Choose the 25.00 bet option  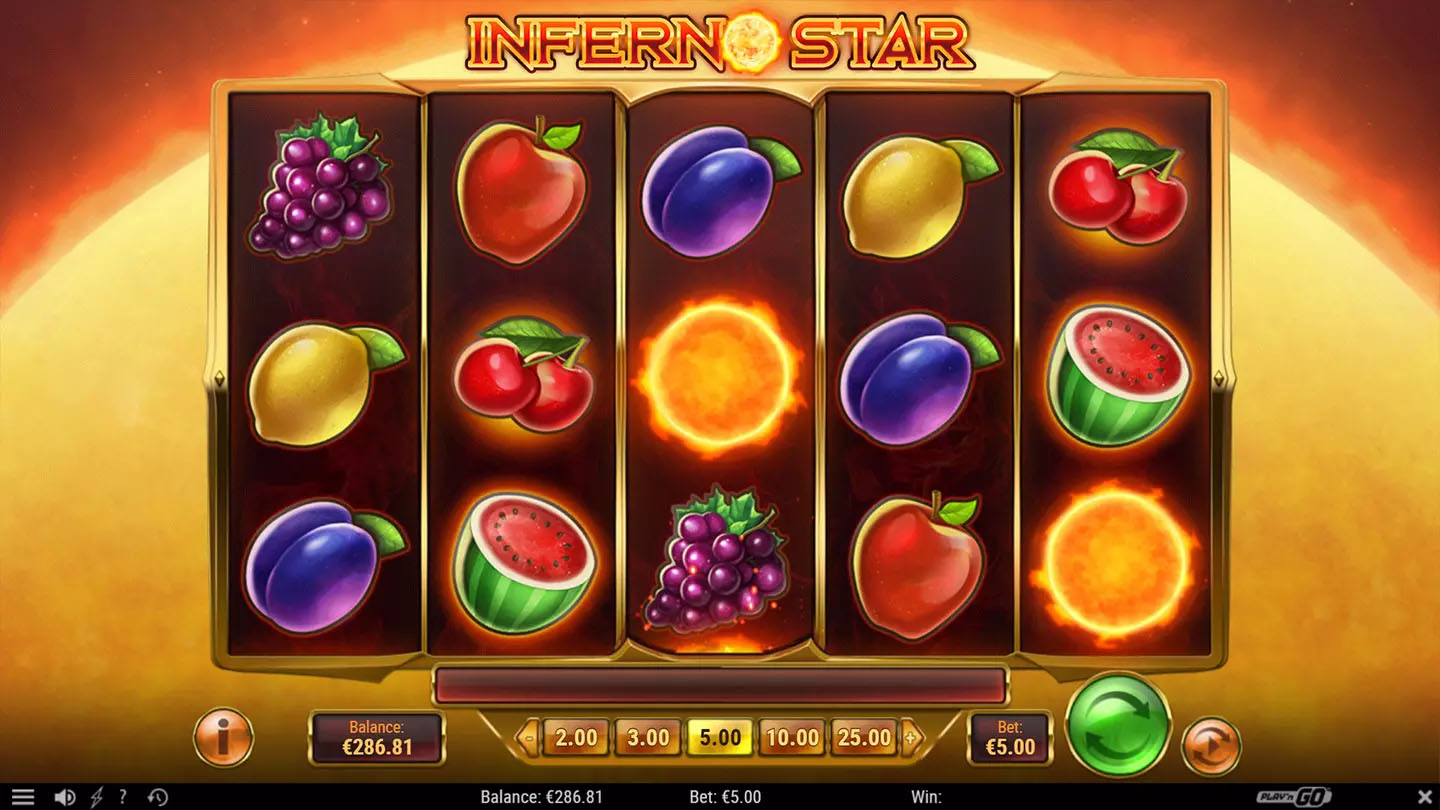864,738
